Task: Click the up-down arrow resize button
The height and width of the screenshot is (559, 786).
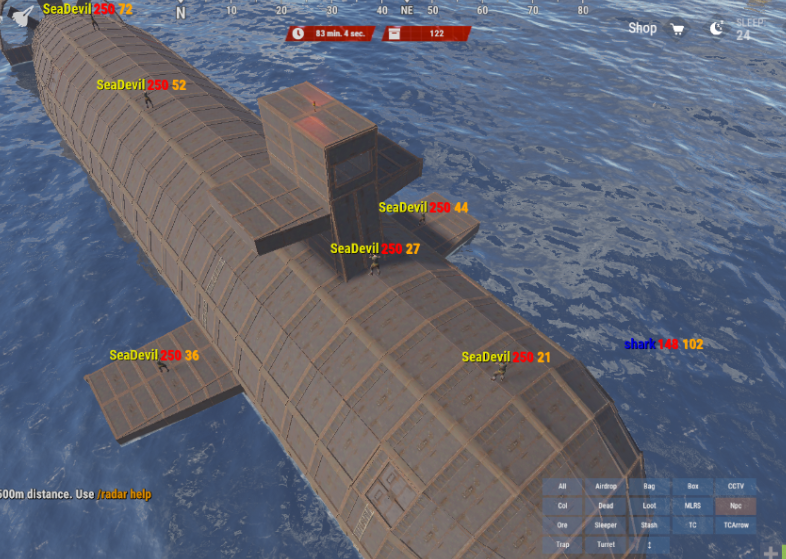Action: click(649, 545)
